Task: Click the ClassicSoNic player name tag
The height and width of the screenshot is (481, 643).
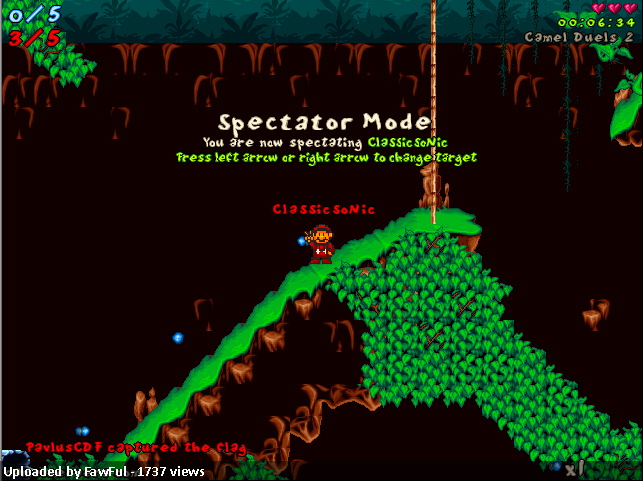Action: [x=323, y=209]
